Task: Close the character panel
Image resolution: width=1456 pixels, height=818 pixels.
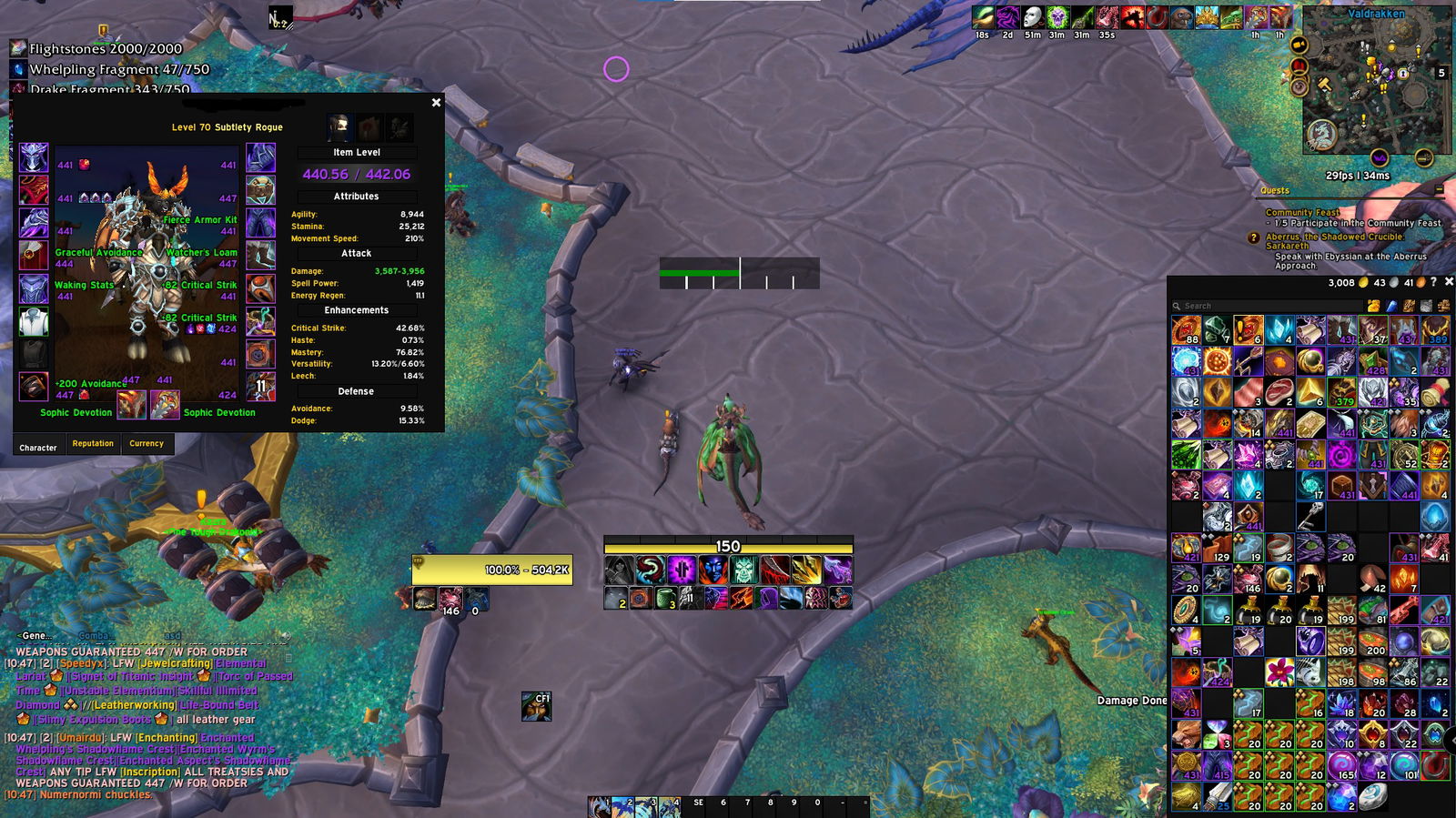Action: pyautogui.click(x=436, y=103)
